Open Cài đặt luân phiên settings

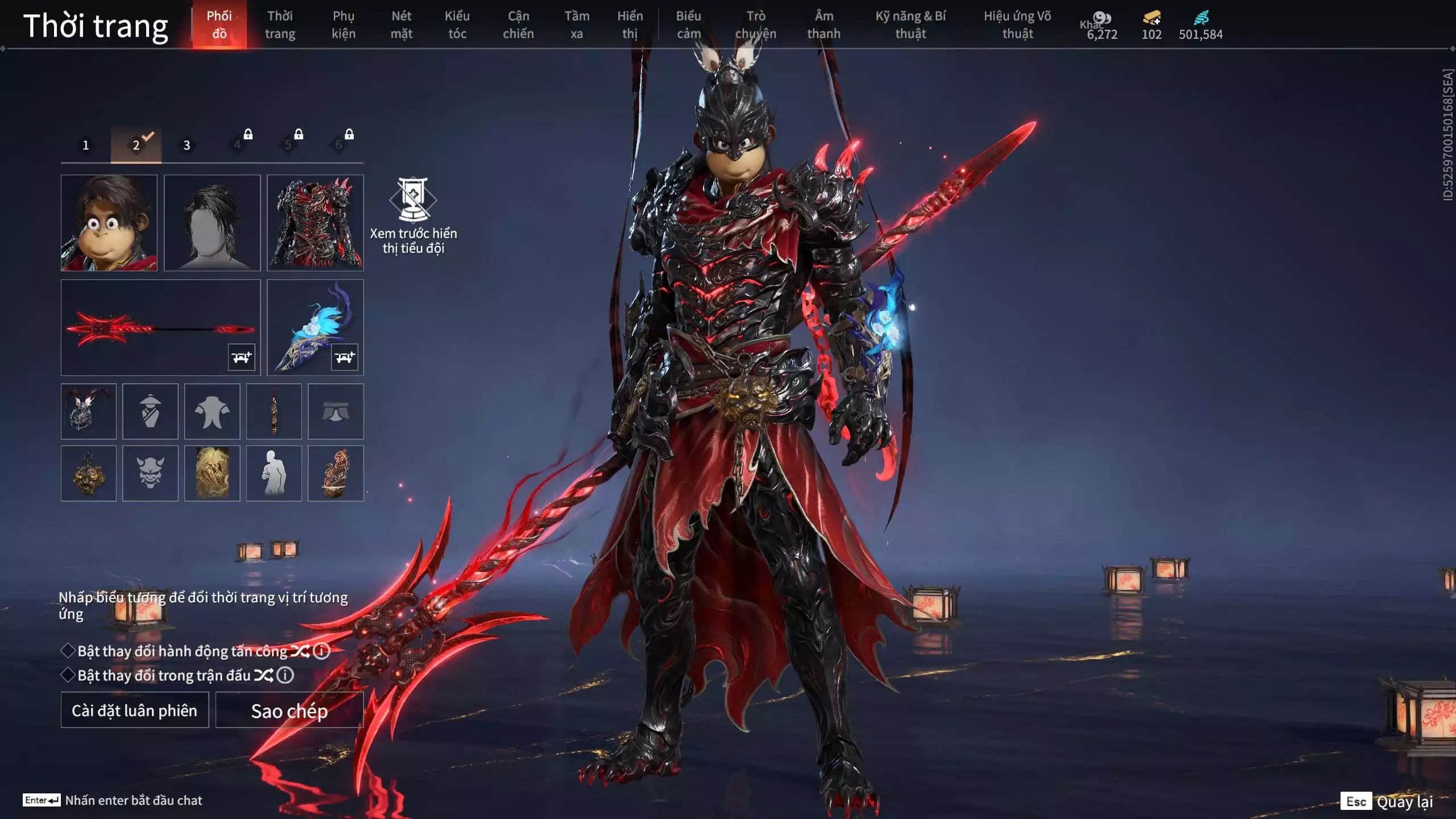tap(135, 710)
